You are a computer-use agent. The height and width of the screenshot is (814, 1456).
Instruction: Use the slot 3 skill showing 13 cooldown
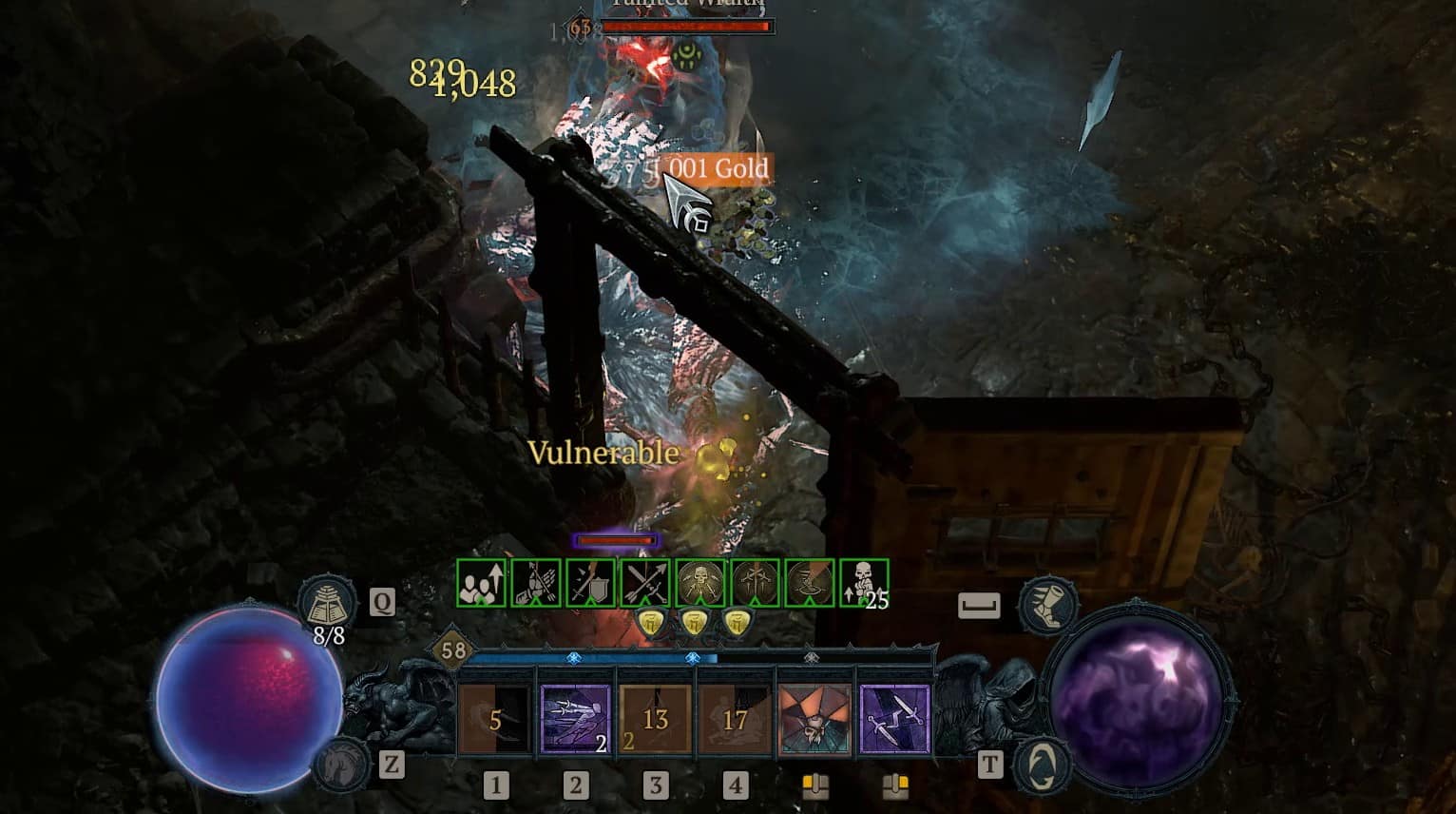(657, 718)
